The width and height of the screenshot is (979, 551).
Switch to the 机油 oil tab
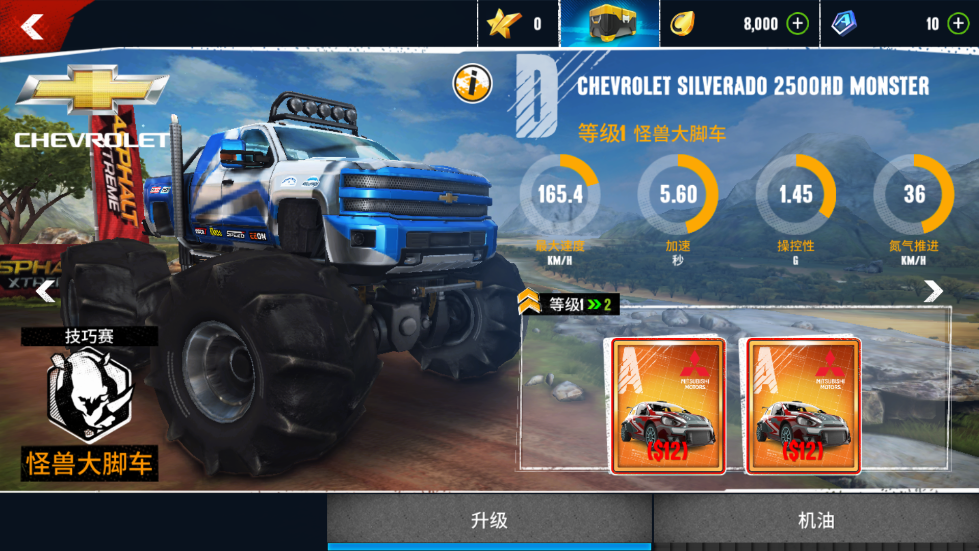click(816, 520)
